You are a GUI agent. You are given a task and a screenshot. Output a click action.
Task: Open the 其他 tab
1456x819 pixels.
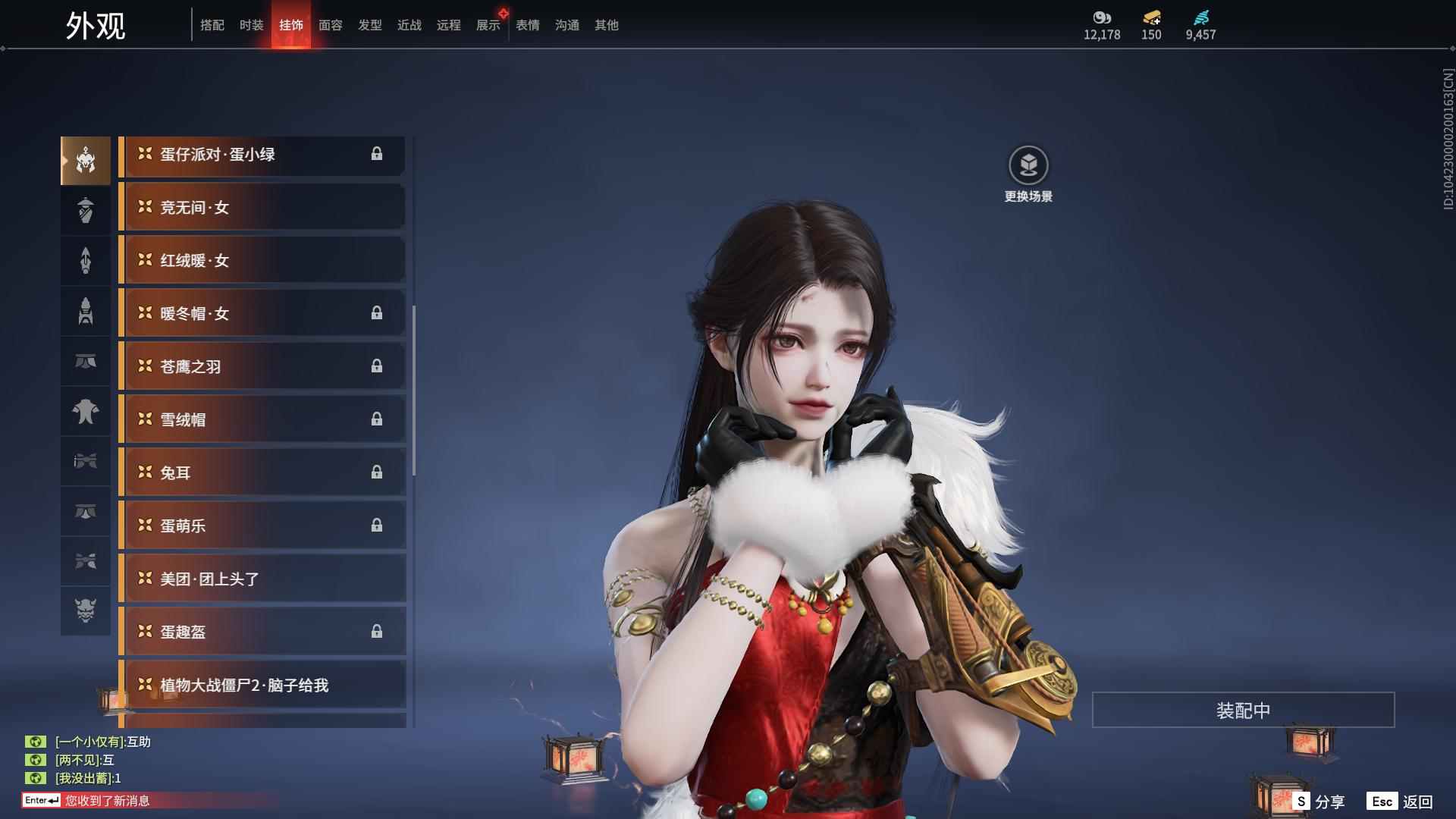[x=606, y=25]
